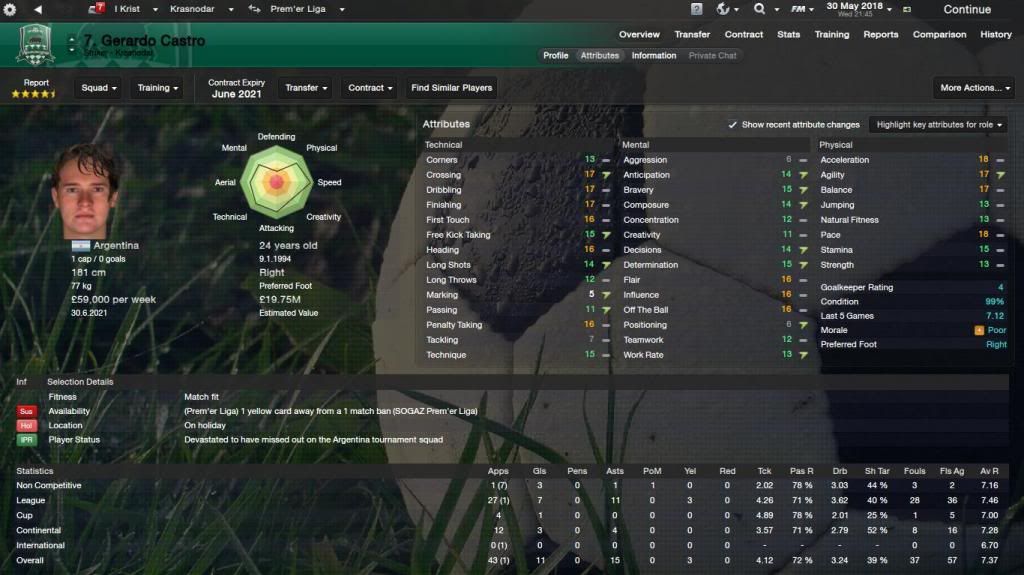View the Reports section
The image size is (1024, 575).
click(x=881, y=34)
